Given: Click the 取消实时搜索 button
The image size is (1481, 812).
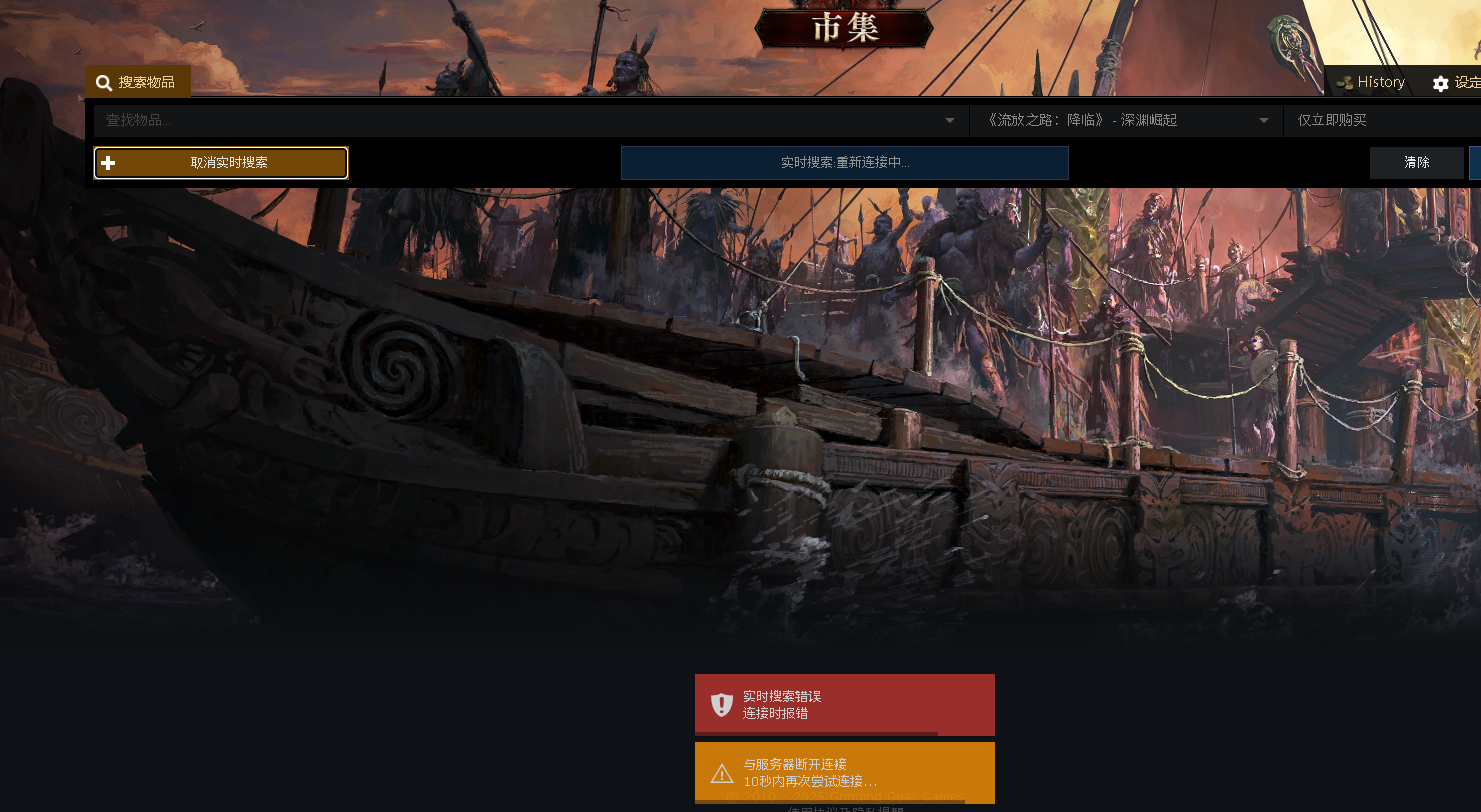Looking at the screenshot, I should coord(221,163).
